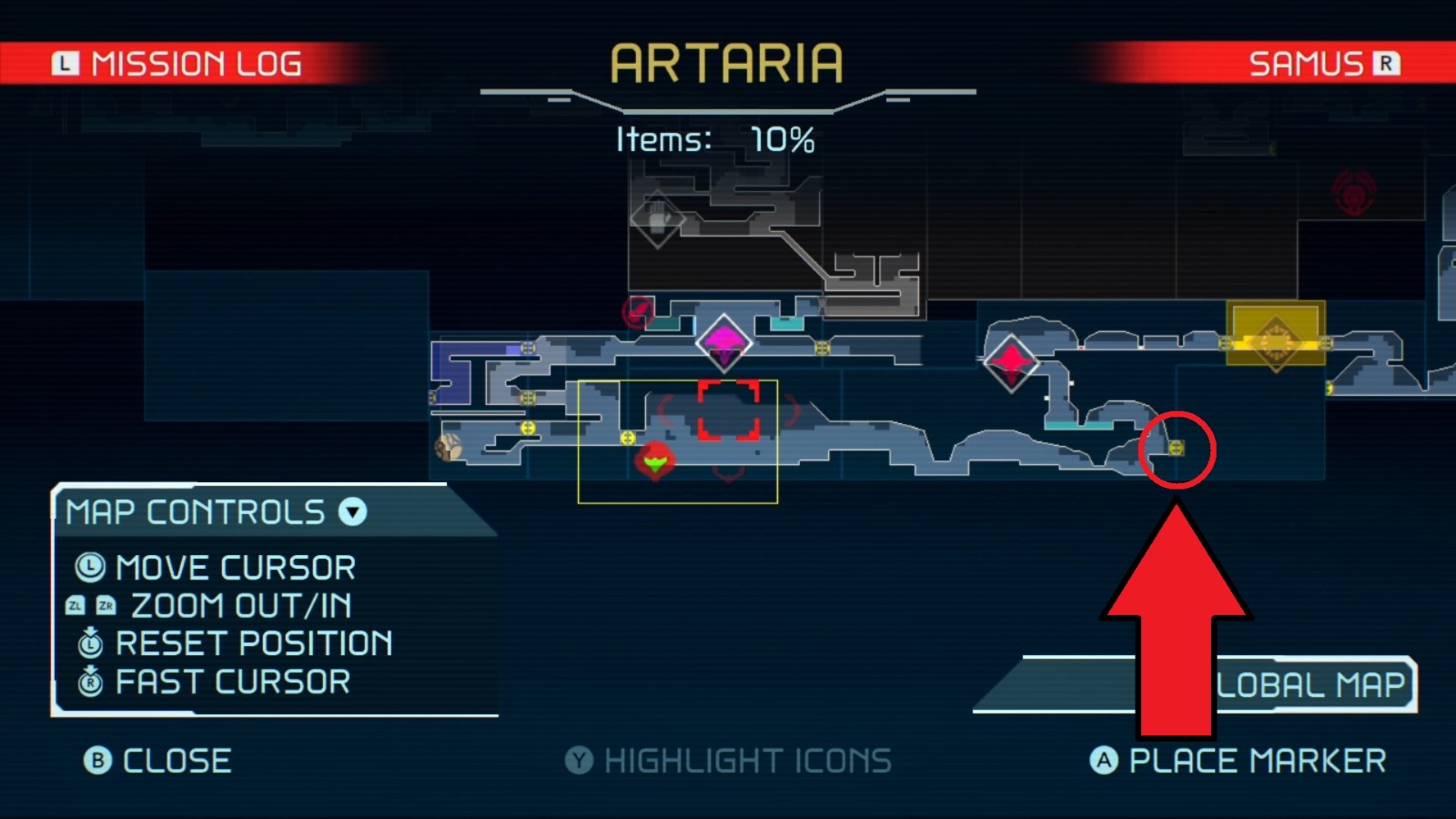Viewport: 1456px width, 819px height.
Task: Click the brown Chozo statue icon on the map's left
Action: pos(450,447)
